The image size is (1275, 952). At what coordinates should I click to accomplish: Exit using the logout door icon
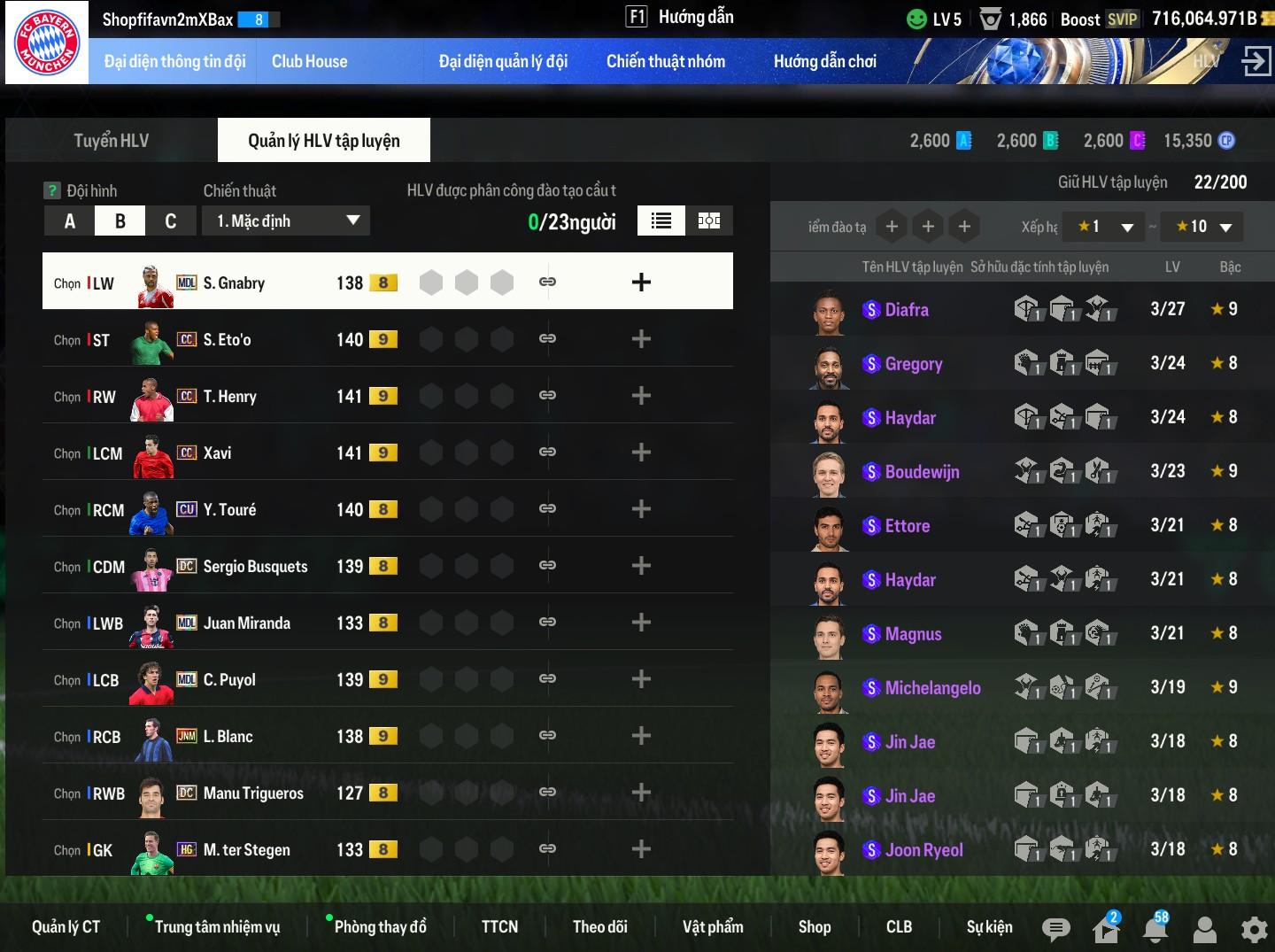(1256, 61)
